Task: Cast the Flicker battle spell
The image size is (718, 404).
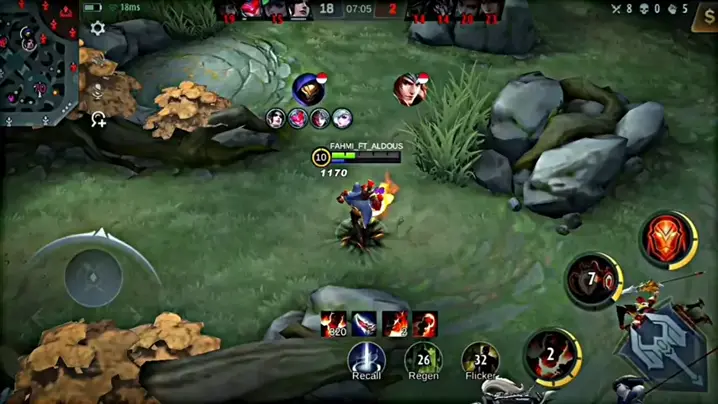Action: [x=480, y=359]
